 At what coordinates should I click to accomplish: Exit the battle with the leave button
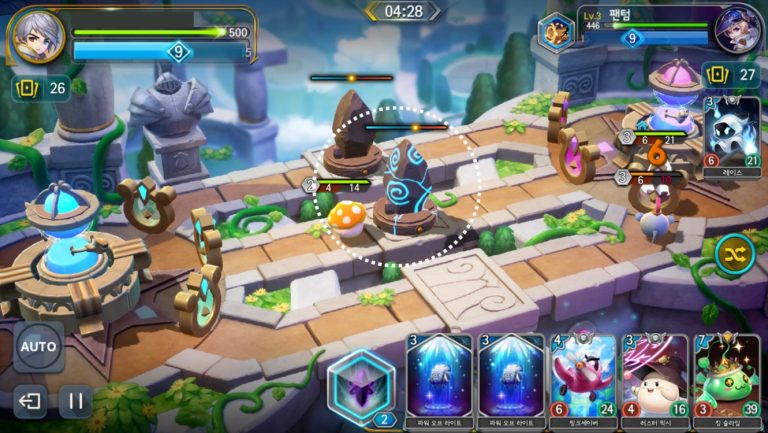[30, 402]
